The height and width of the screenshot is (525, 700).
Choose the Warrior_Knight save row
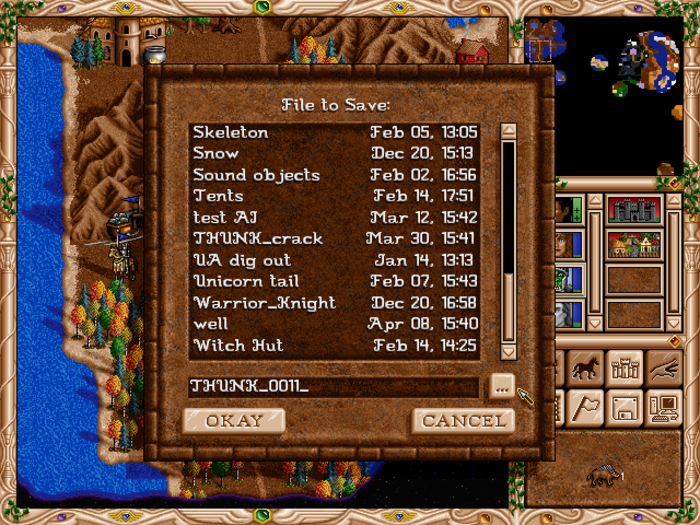[x=334, y=303]
